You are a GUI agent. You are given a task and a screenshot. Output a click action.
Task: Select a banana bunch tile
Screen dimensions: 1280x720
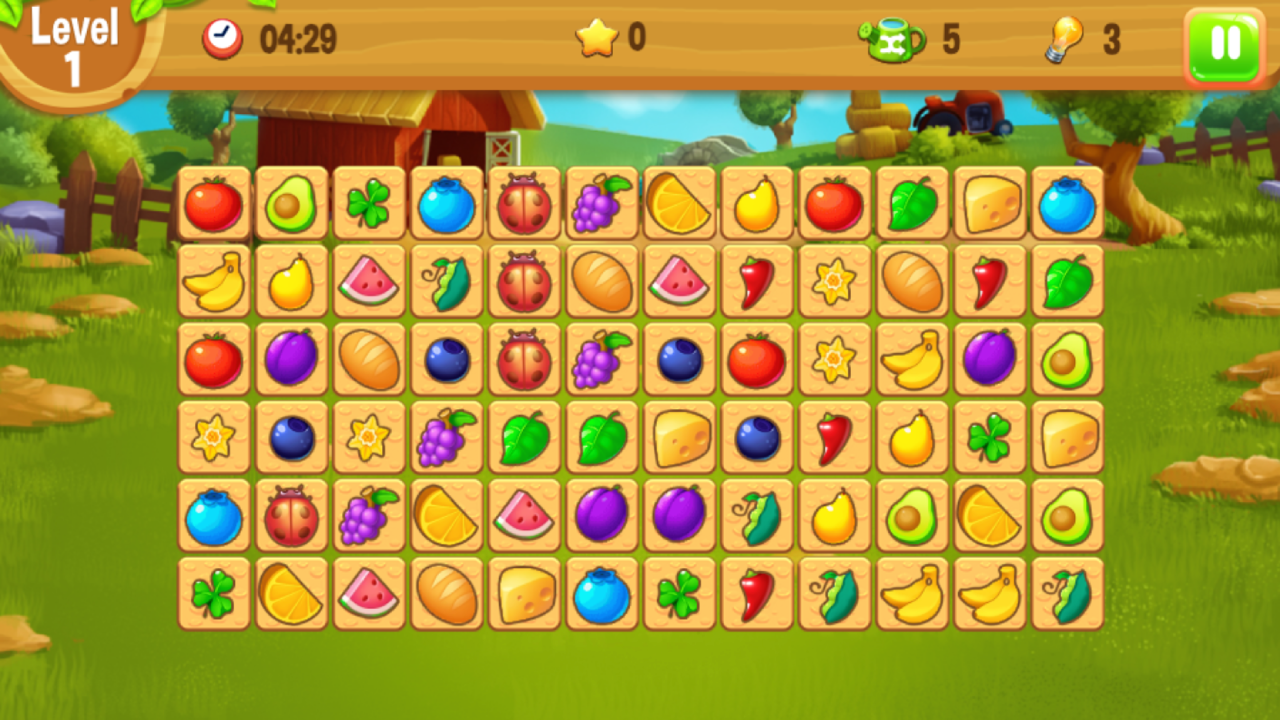(x=213, y=283)
